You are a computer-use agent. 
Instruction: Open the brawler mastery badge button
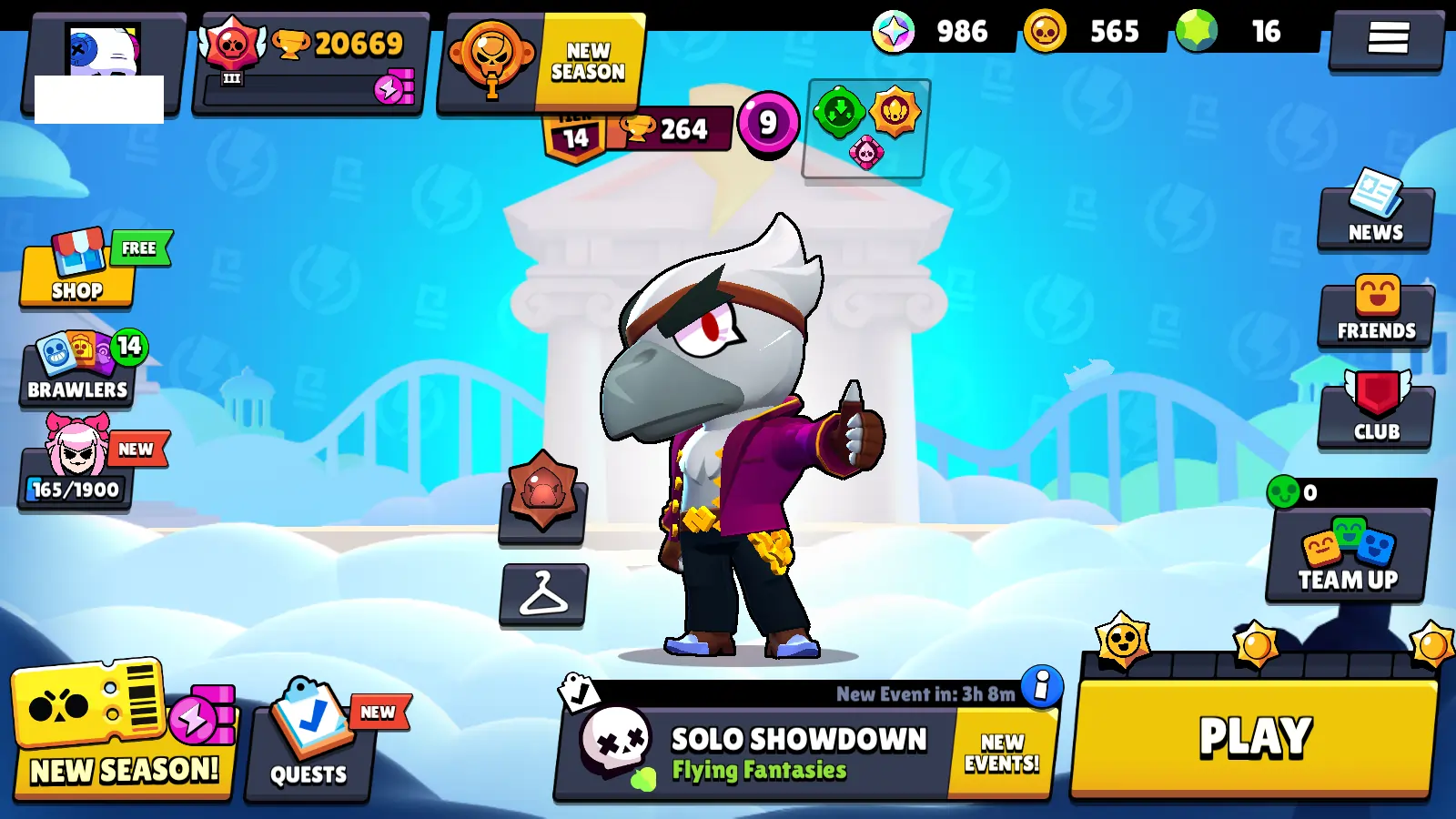tap(542, 496)
